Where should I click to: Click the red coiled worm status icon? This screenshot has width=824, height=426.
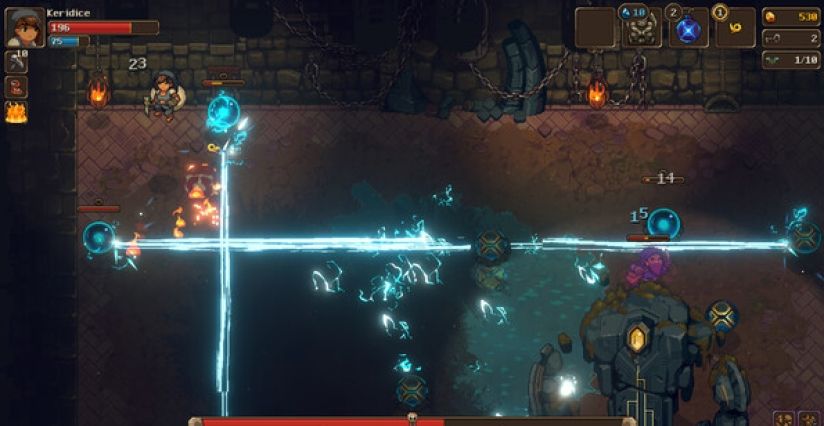[x=16, y=87]
